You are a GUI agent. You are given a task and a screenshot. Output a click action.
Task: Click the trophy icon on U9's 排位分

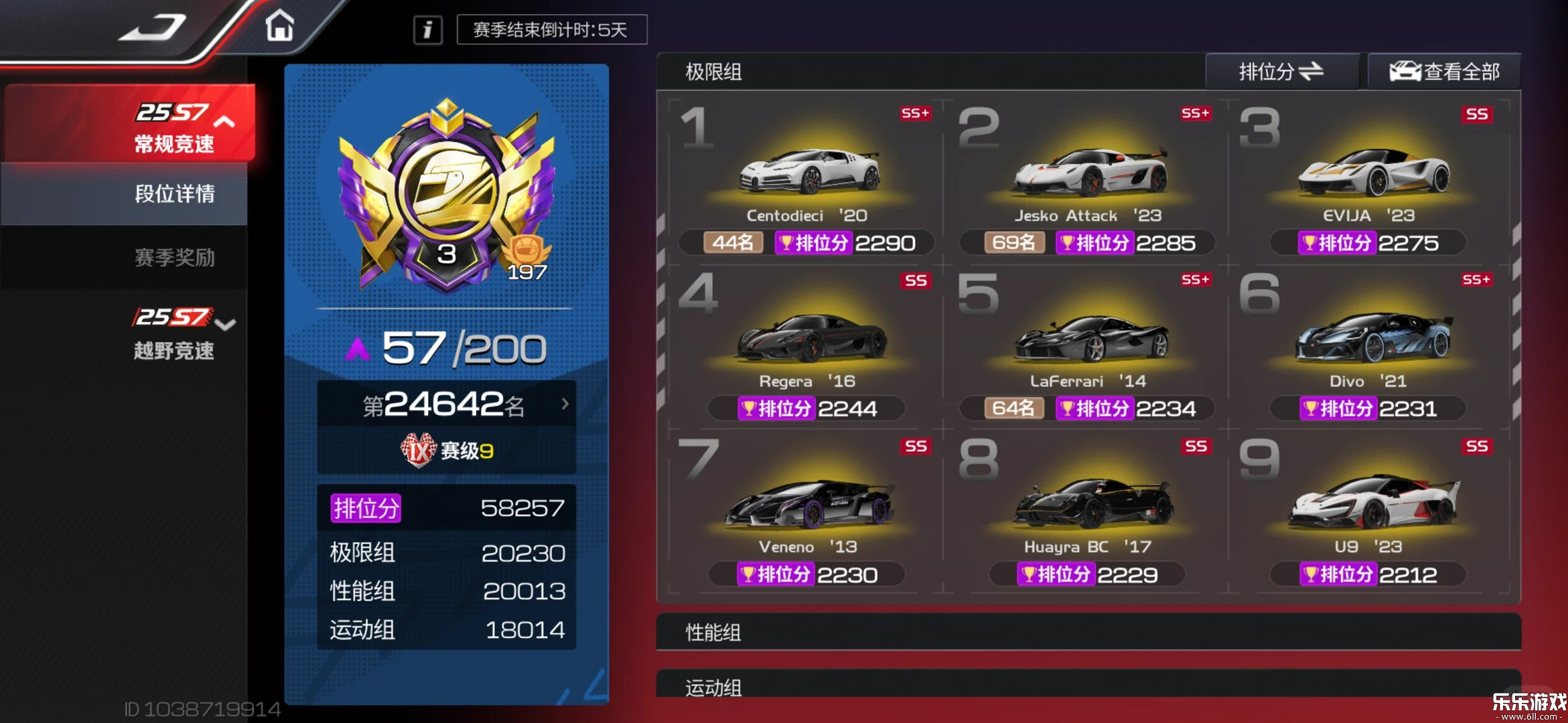click(x=1309, y=574)
